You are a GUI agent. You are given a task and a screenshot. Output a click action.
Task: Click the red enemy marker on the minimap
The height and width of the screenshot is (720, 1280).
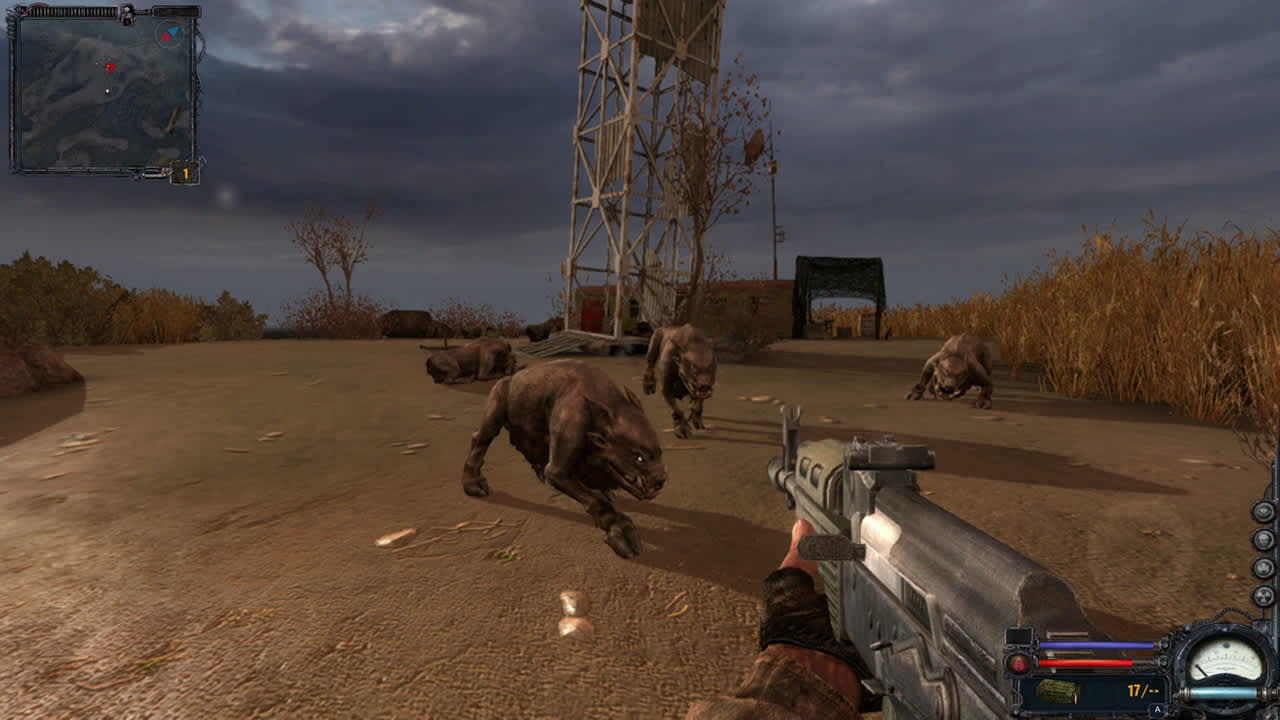point(110,66)
